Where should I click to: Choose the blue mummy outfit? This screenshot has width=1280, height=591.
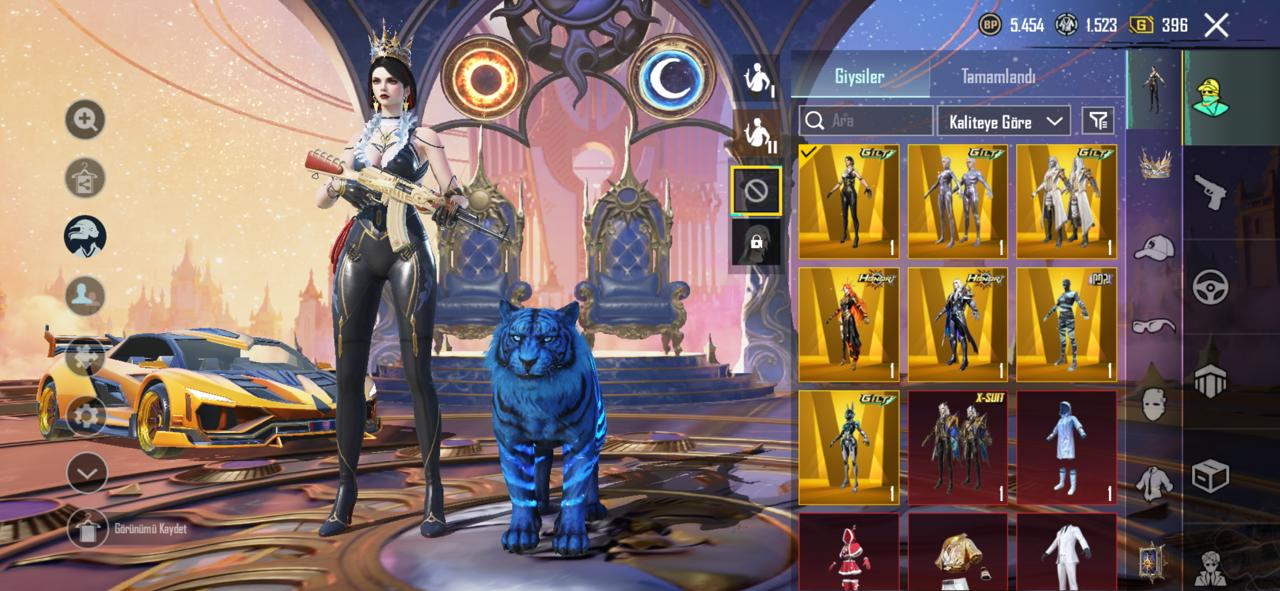(x=1066, y=324)
